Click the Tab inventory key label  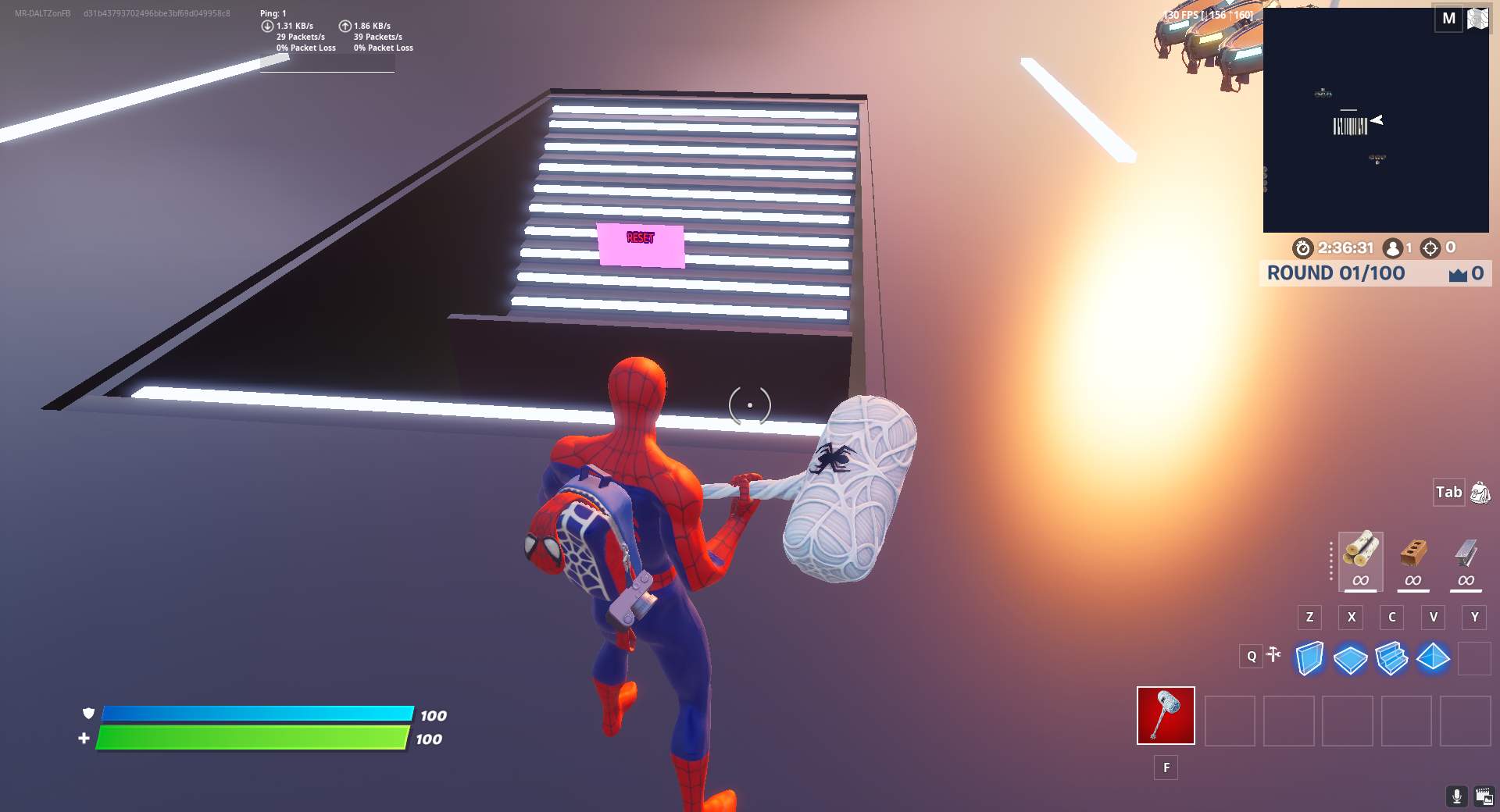1448,493
